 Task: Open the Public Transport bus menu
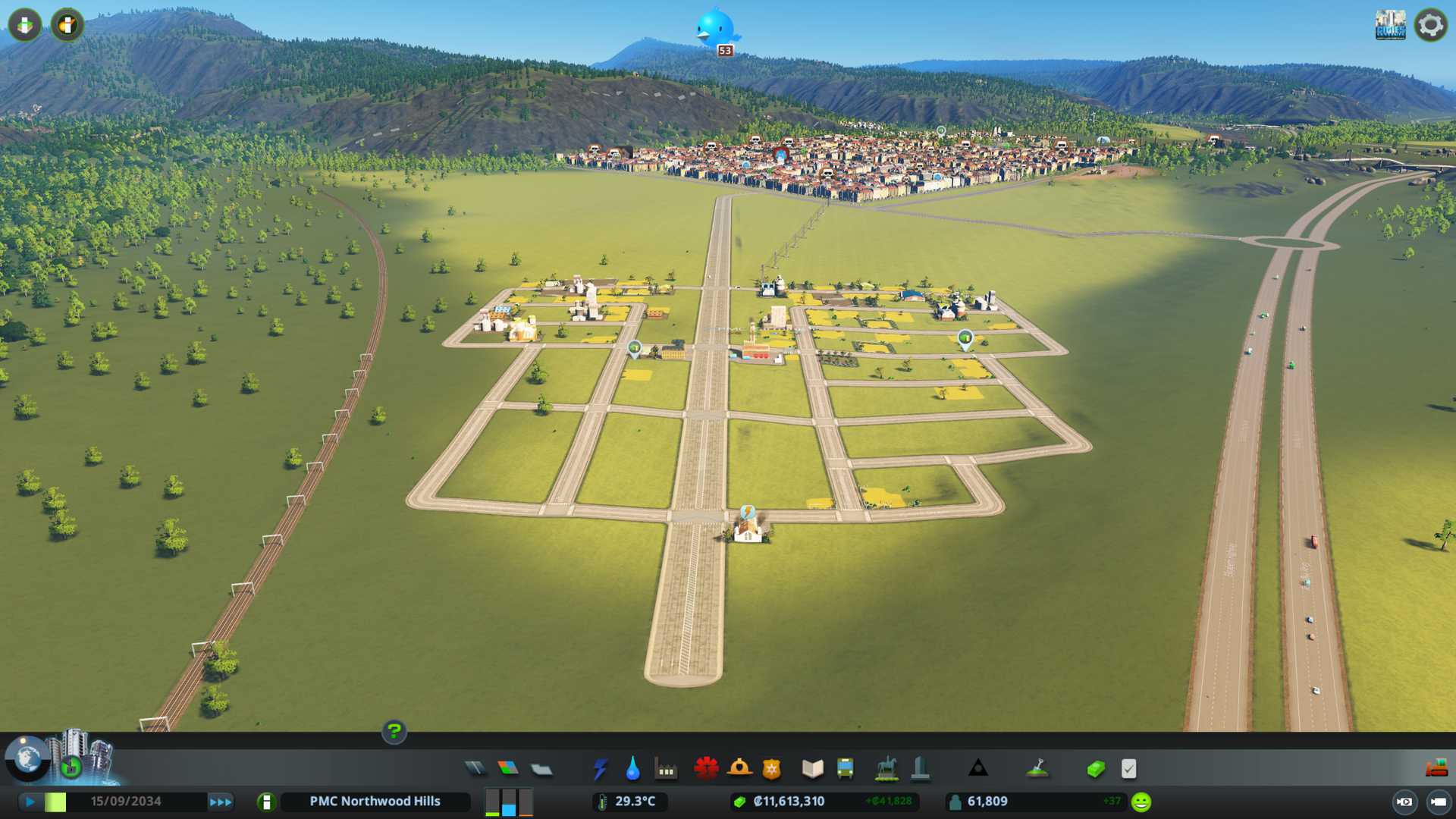click(x=845, y=769)
